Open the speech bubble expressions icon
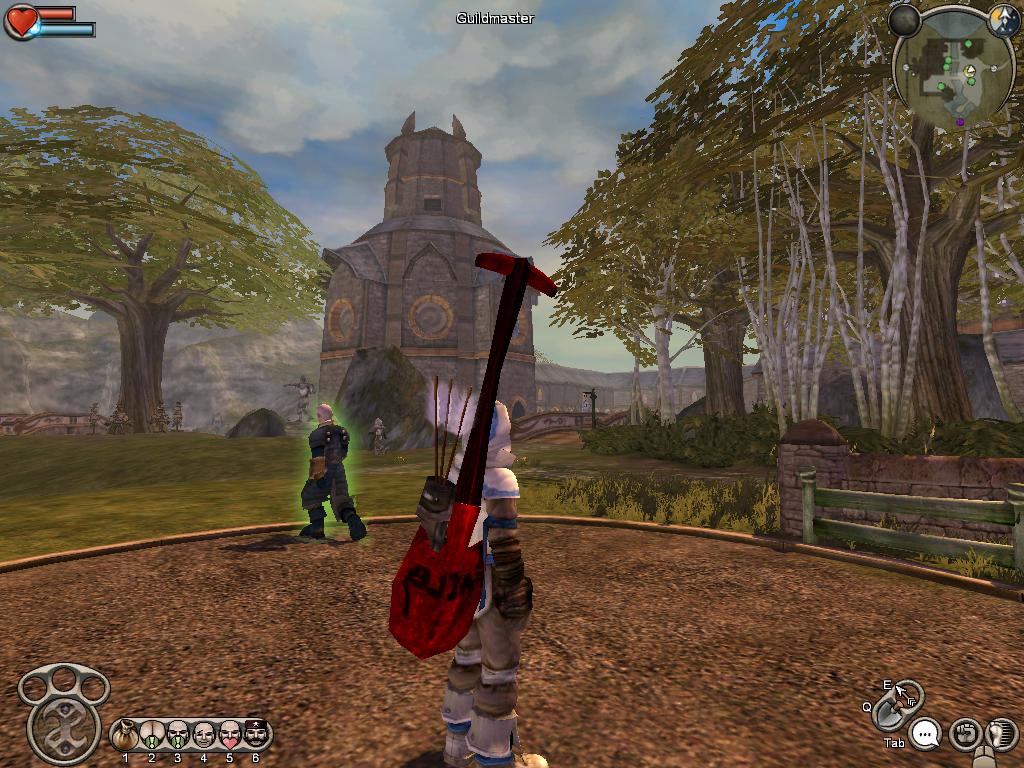Viewport: 1024px width, 768px height. (927, 735)
